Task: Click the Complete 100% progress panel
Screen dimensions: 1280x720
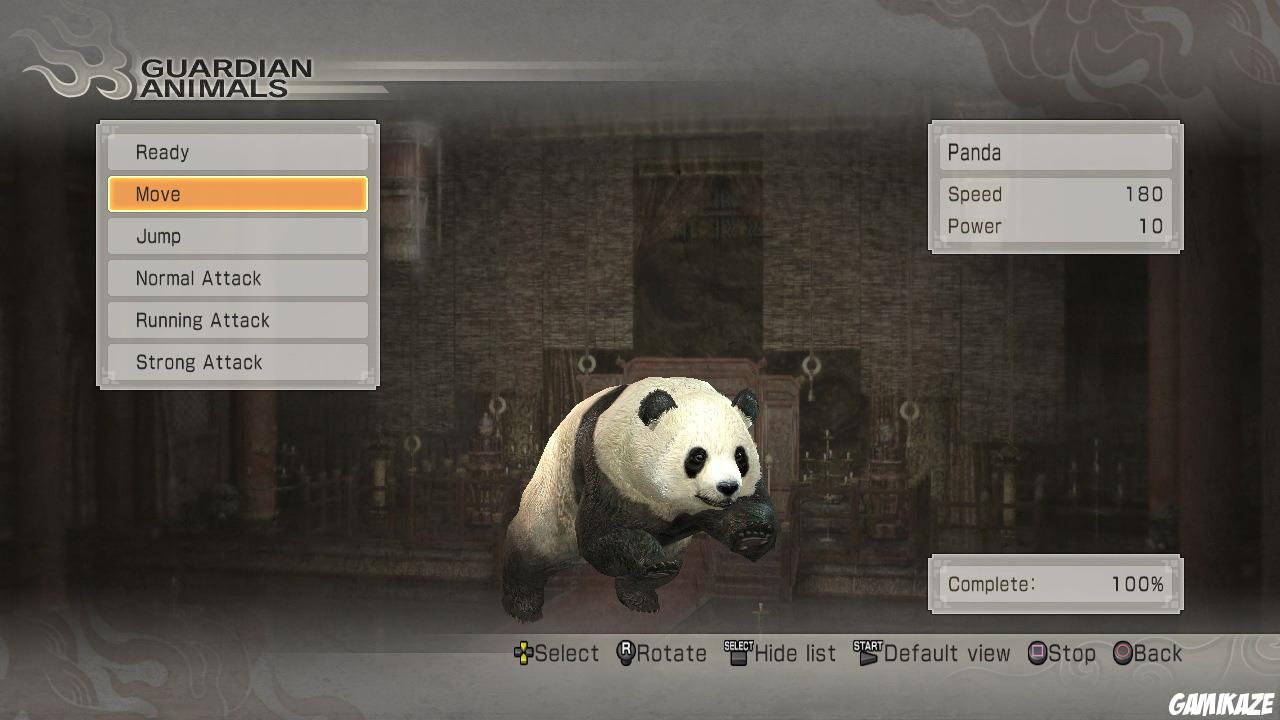Action: (x=1056, y=584)
